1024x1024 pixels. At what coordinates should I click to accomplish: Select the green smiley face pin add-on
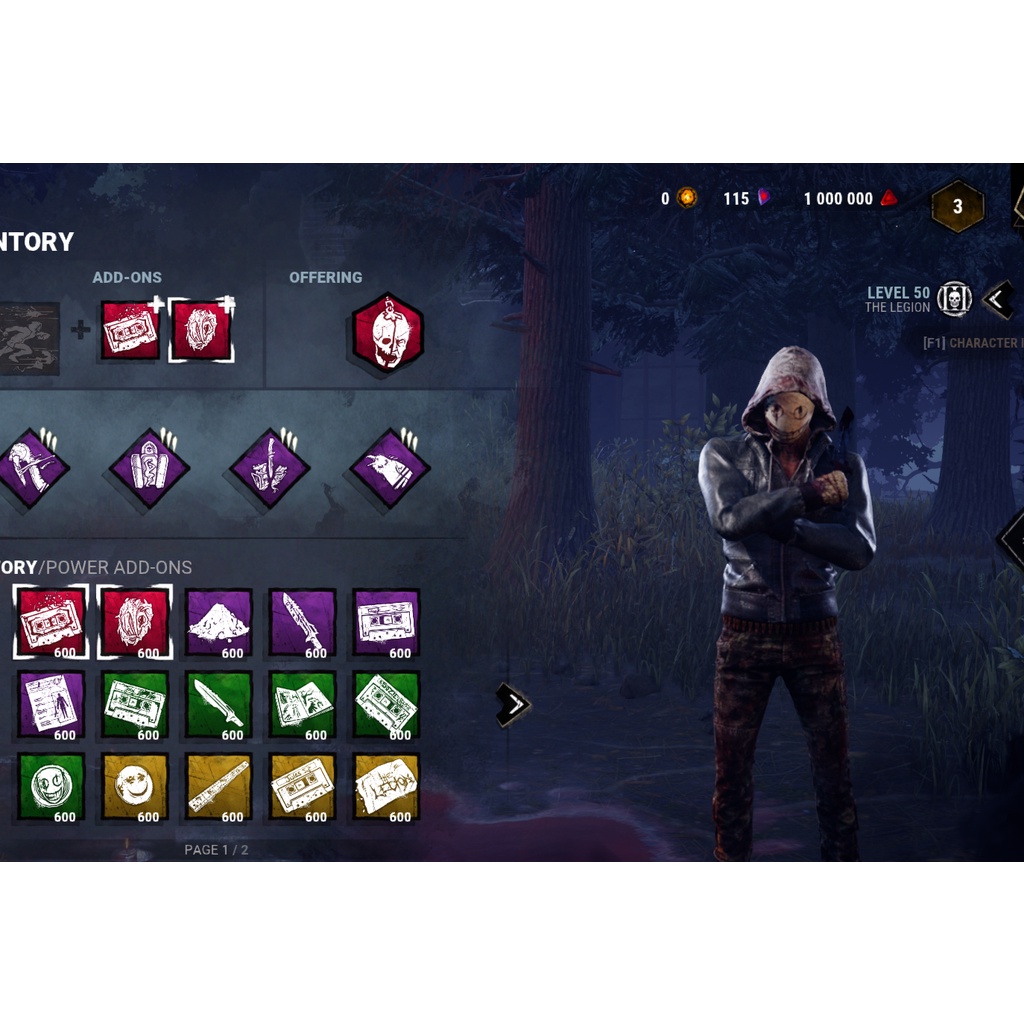[x=51, y=786]
